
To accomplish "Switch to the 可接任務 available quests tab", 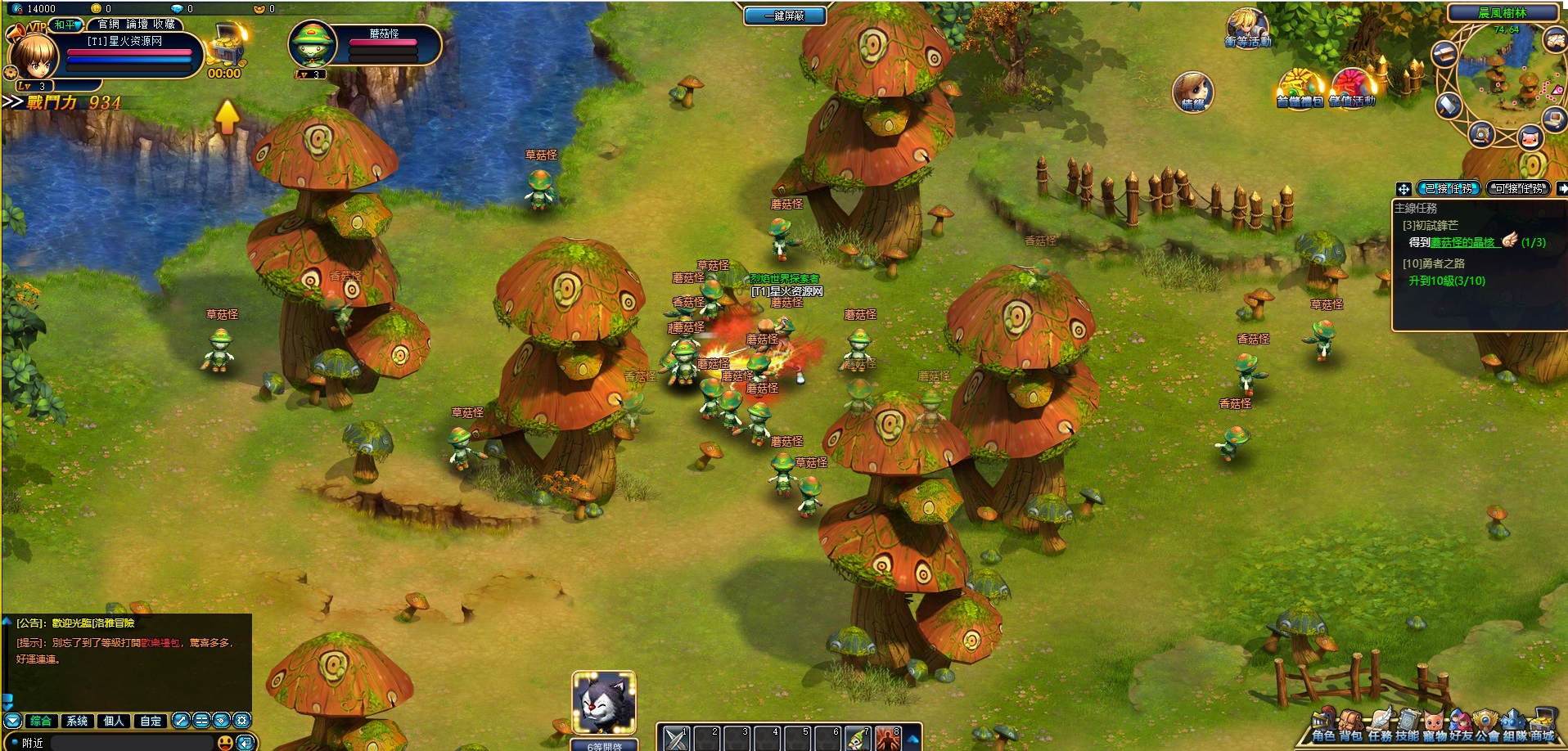I will pos(1519,188).
